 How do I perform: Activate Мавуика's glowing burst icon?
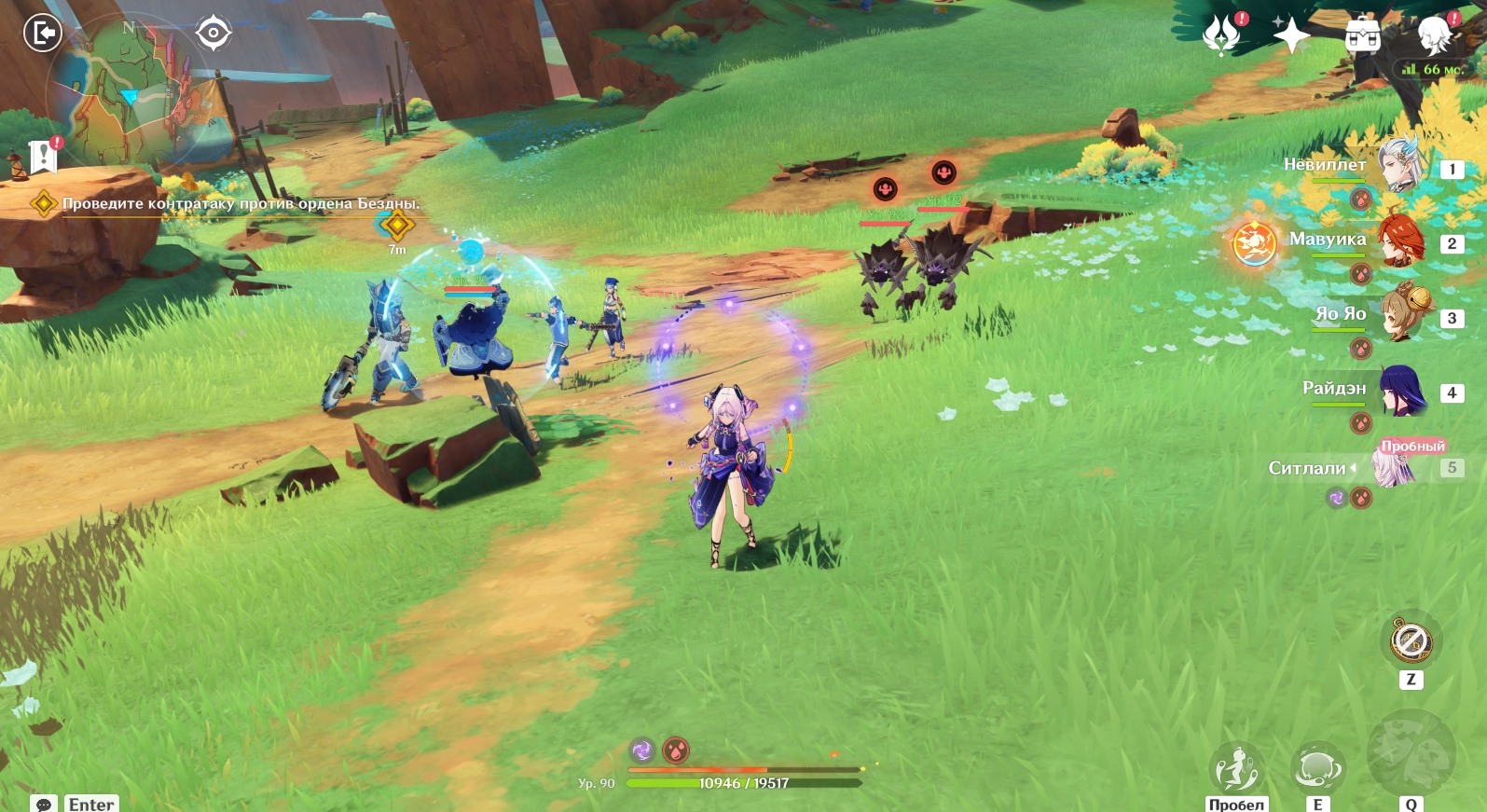(x=1254, y=242)
